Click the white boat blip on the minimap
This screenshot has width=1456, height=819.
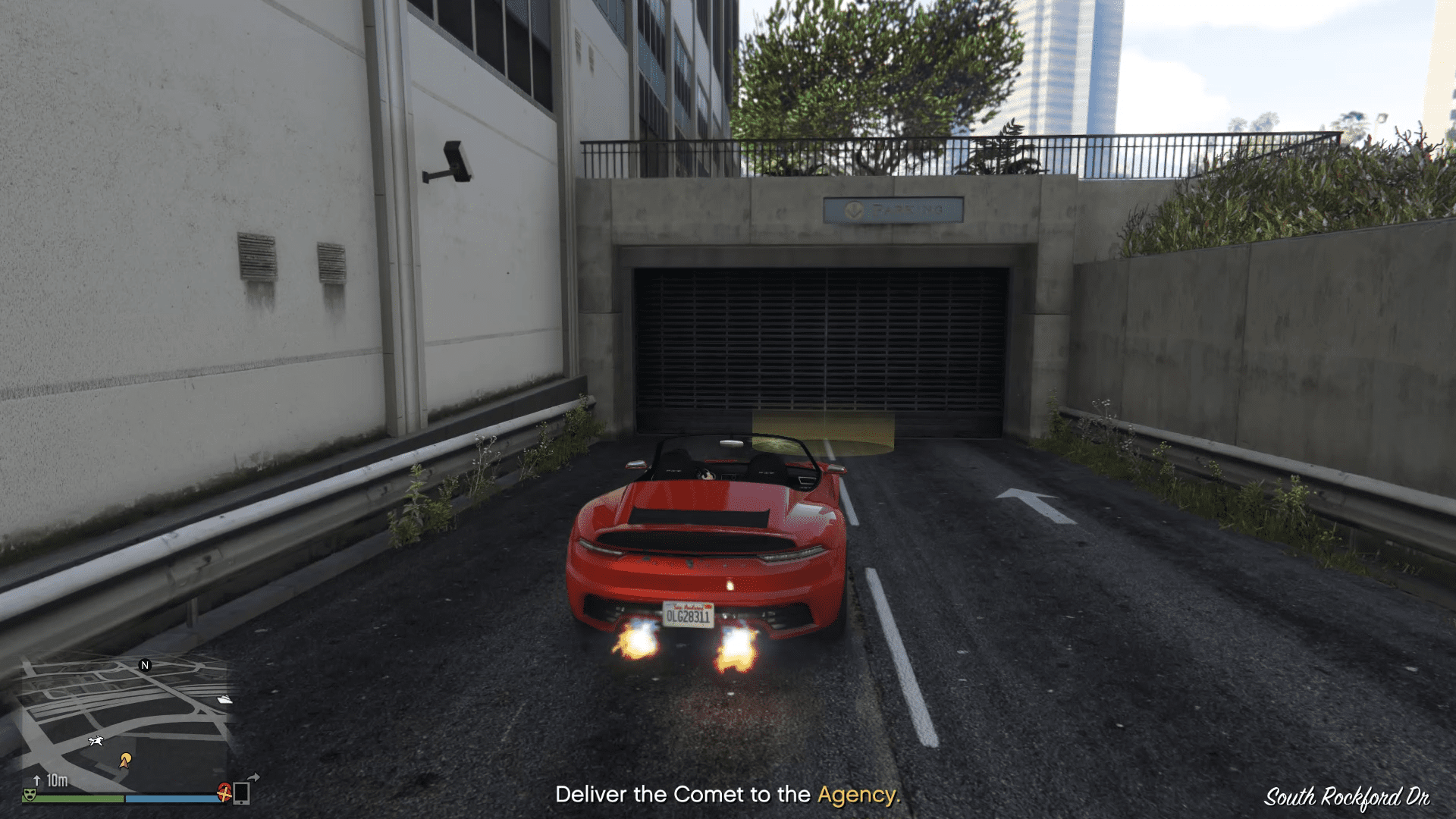(x=224, y=699)
